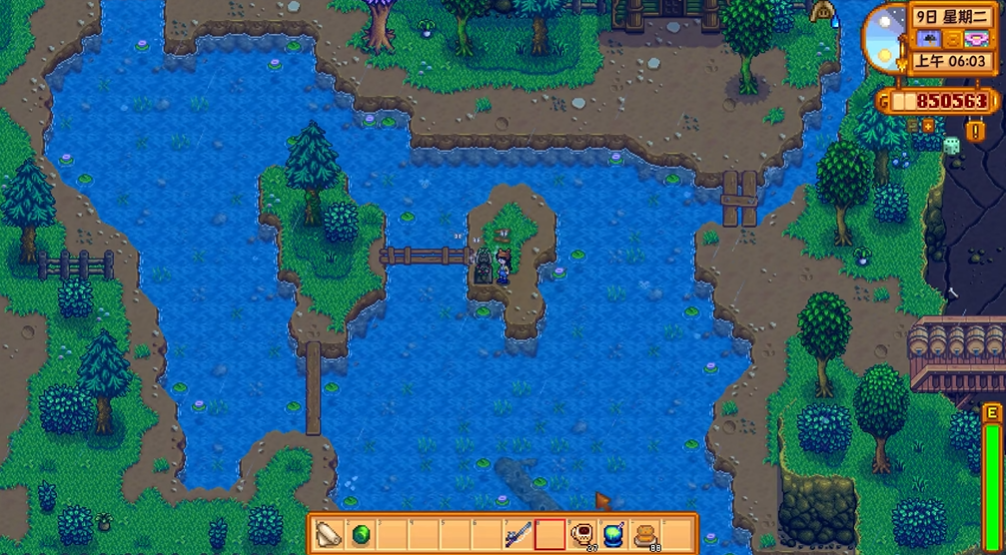Select the green gem hotbar slot

click(x=359, y=534)
